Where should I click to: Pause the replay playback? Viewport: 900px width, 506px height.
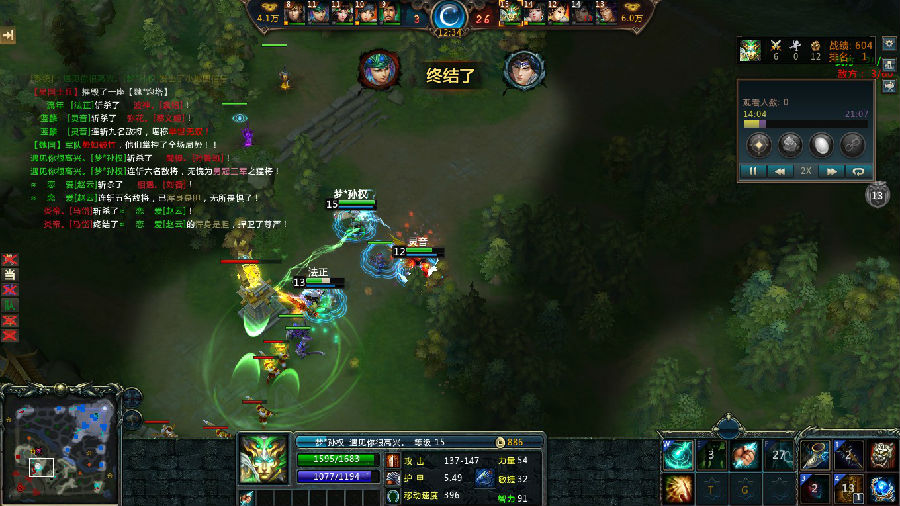tap(753, 171)
